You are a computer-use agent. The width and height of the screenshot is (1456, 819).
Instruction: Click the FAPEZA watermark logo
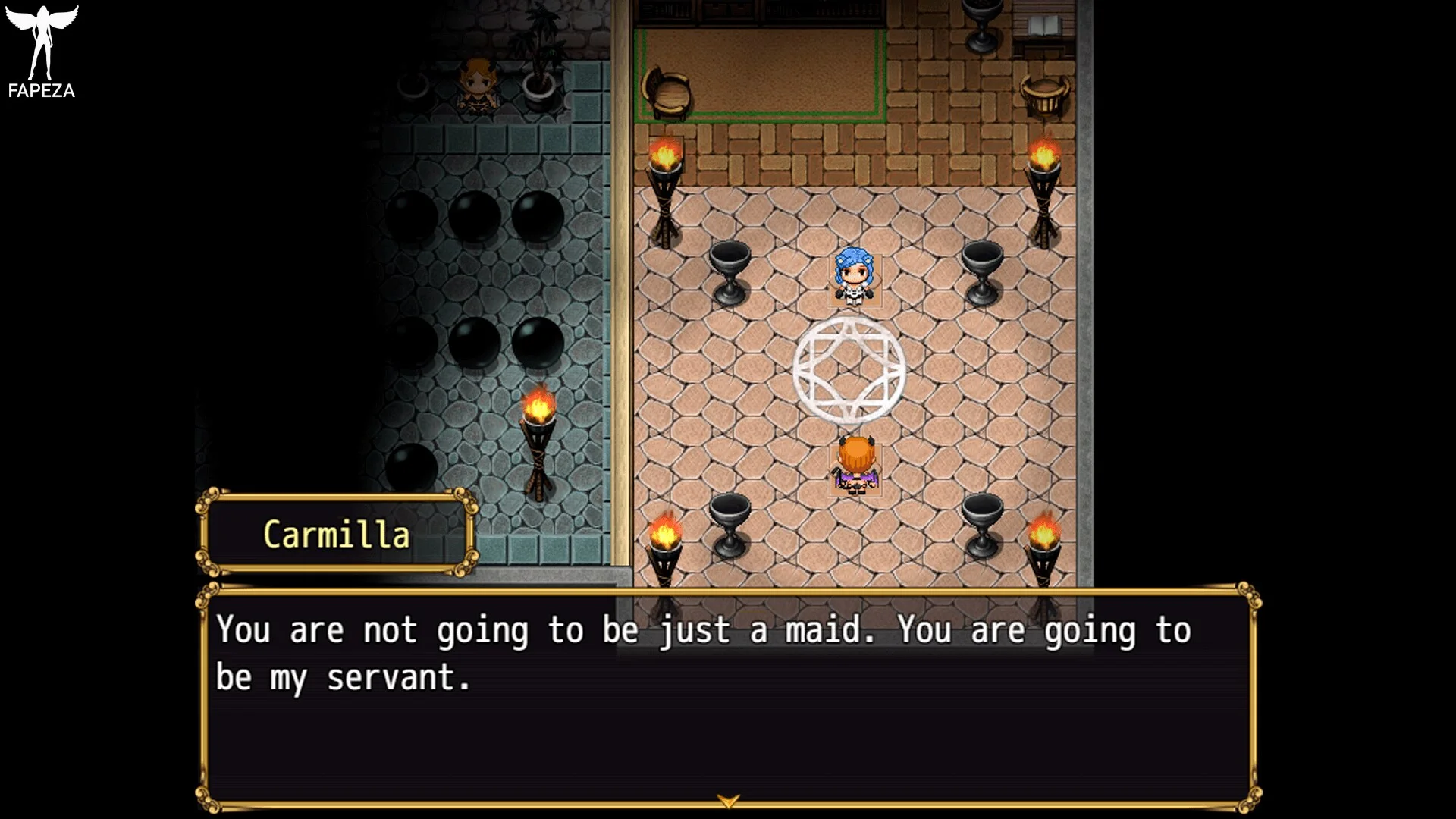[x=42, y=52]
